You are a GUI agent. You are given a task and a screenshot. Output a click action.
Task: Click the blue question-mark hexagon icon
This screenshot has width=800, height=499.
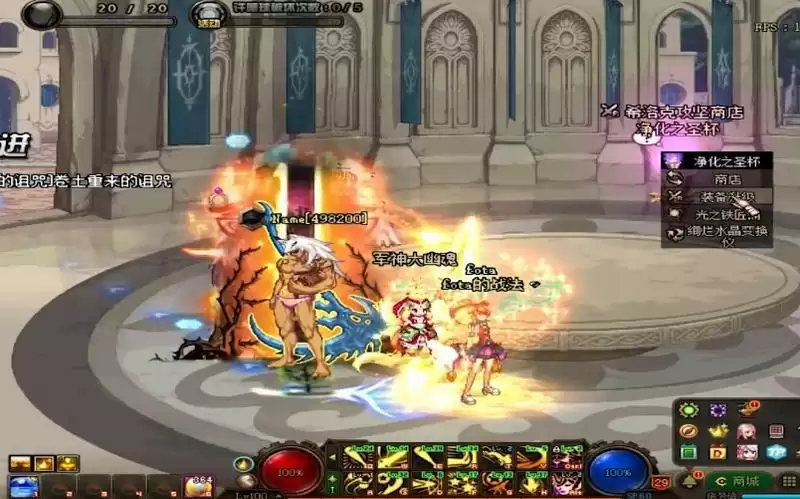(777, 452)
